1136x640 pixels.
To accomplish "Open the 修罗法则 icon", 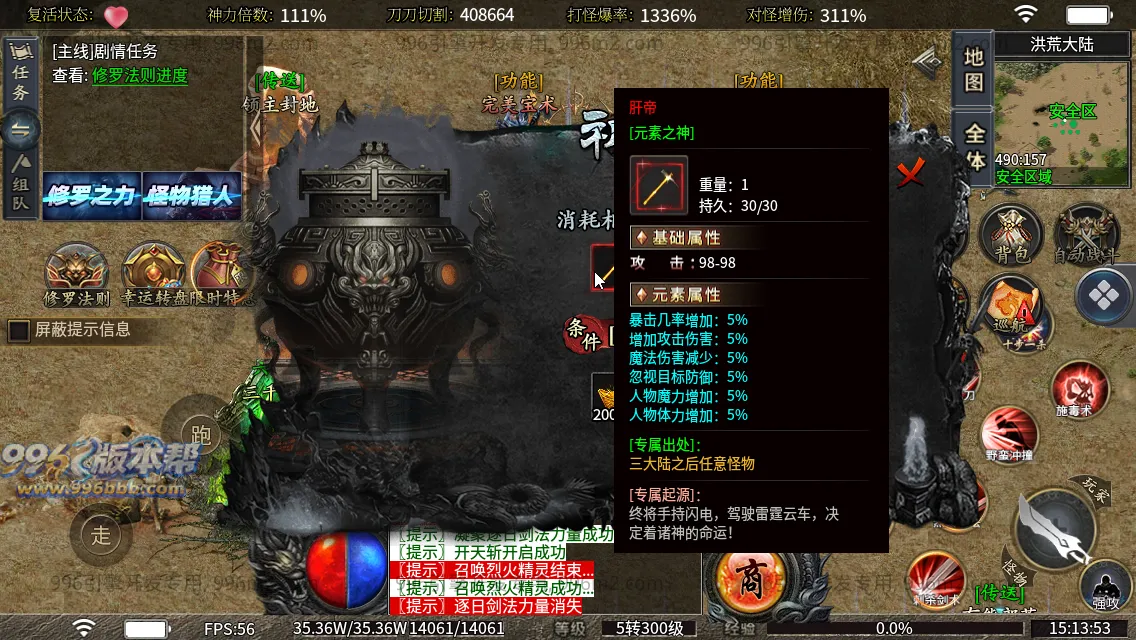I will tap(76, 273).
